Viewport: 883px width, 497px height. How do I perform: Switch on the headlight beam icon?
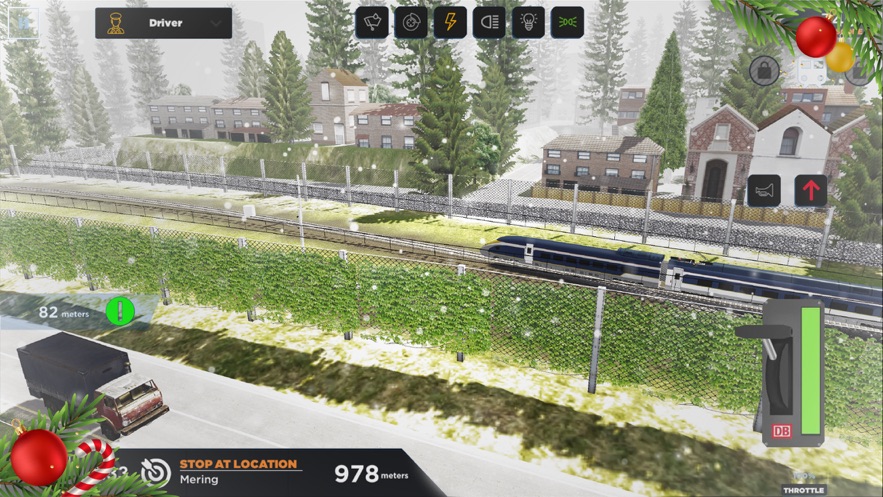point(489,22)
